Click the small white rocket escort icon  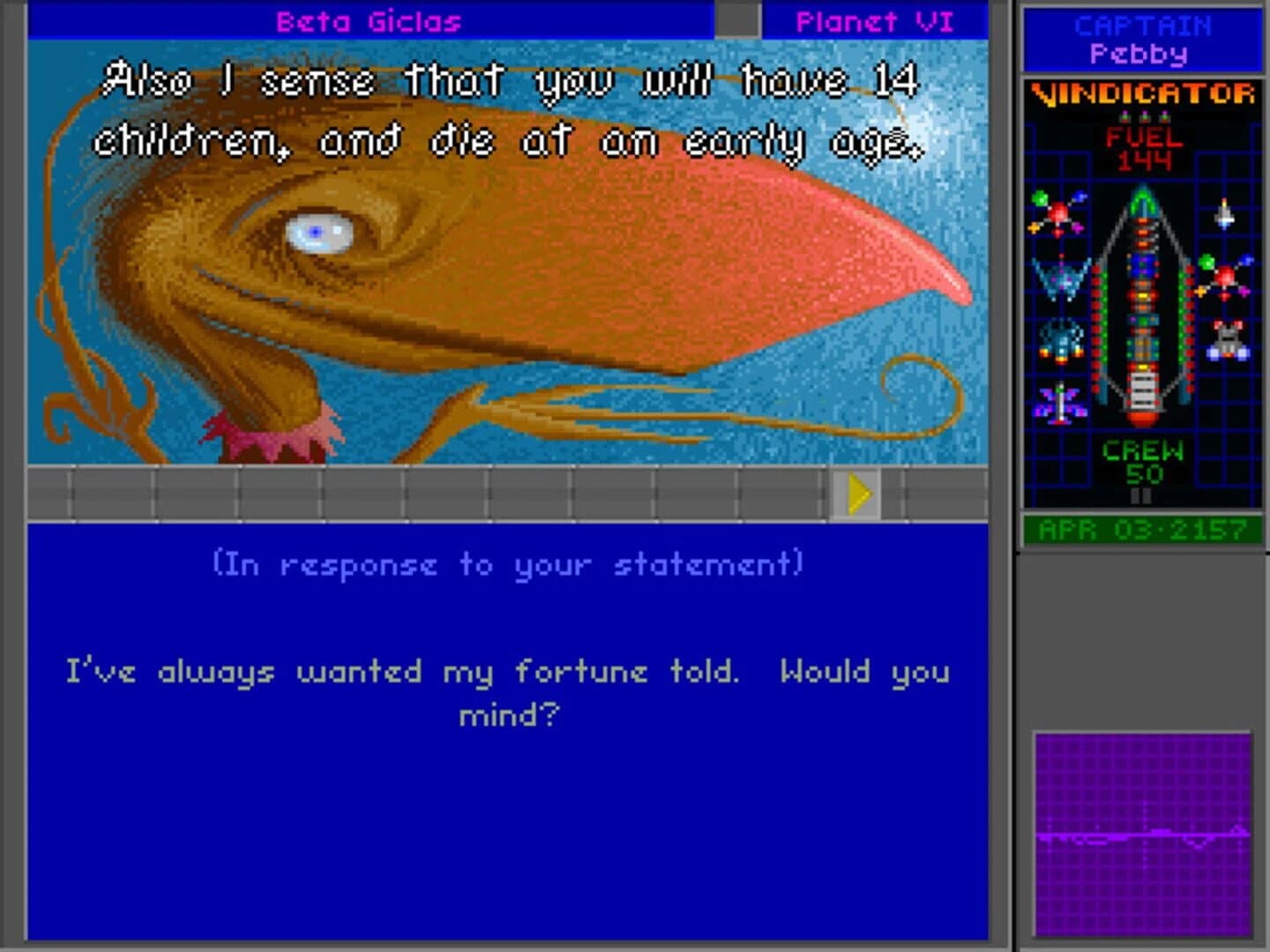tap(1224, 213)
